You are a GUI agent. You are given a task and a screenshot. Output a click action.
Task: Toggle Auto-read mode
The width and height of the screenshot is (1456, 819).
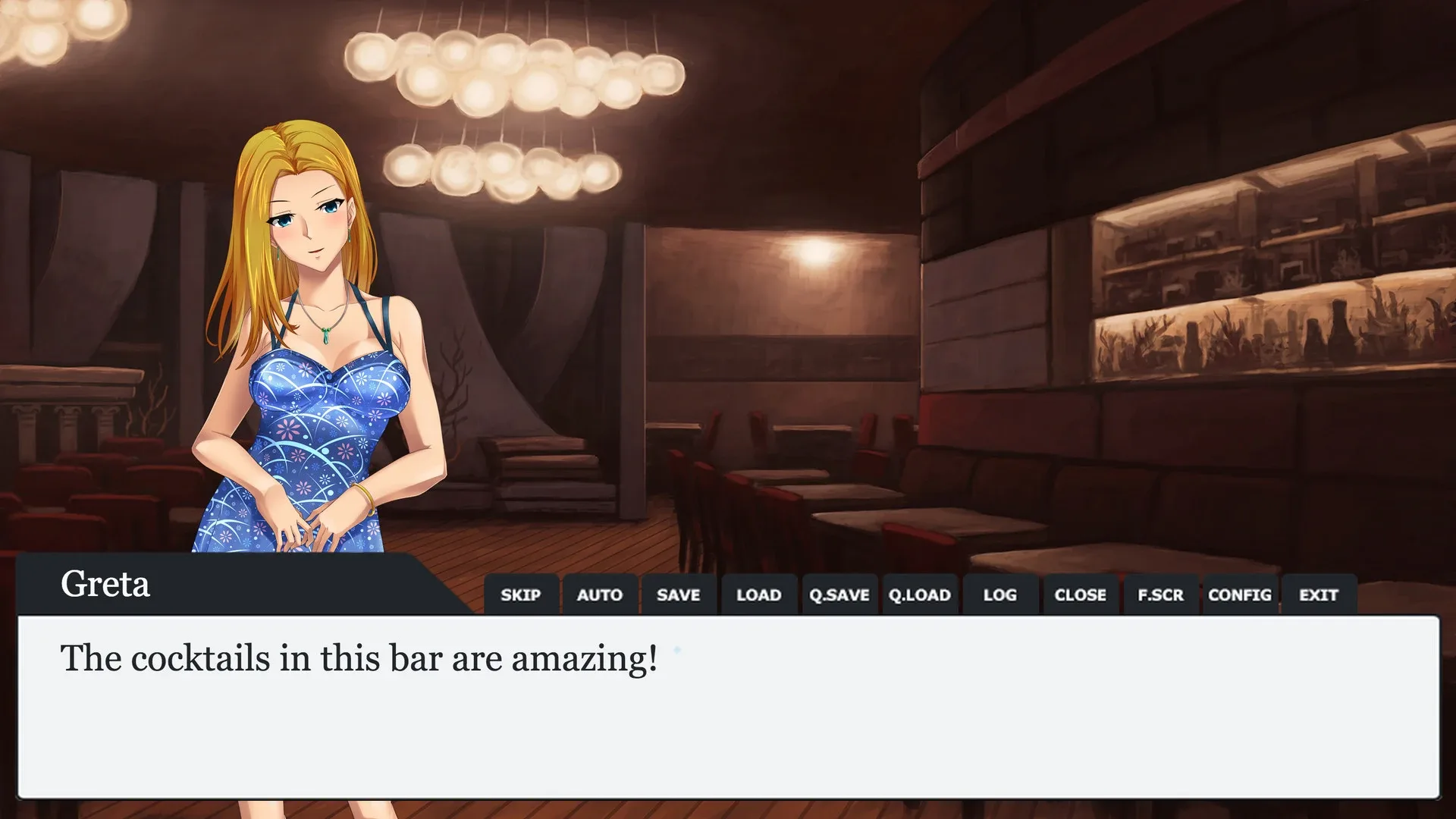click(x=600, y=595)
